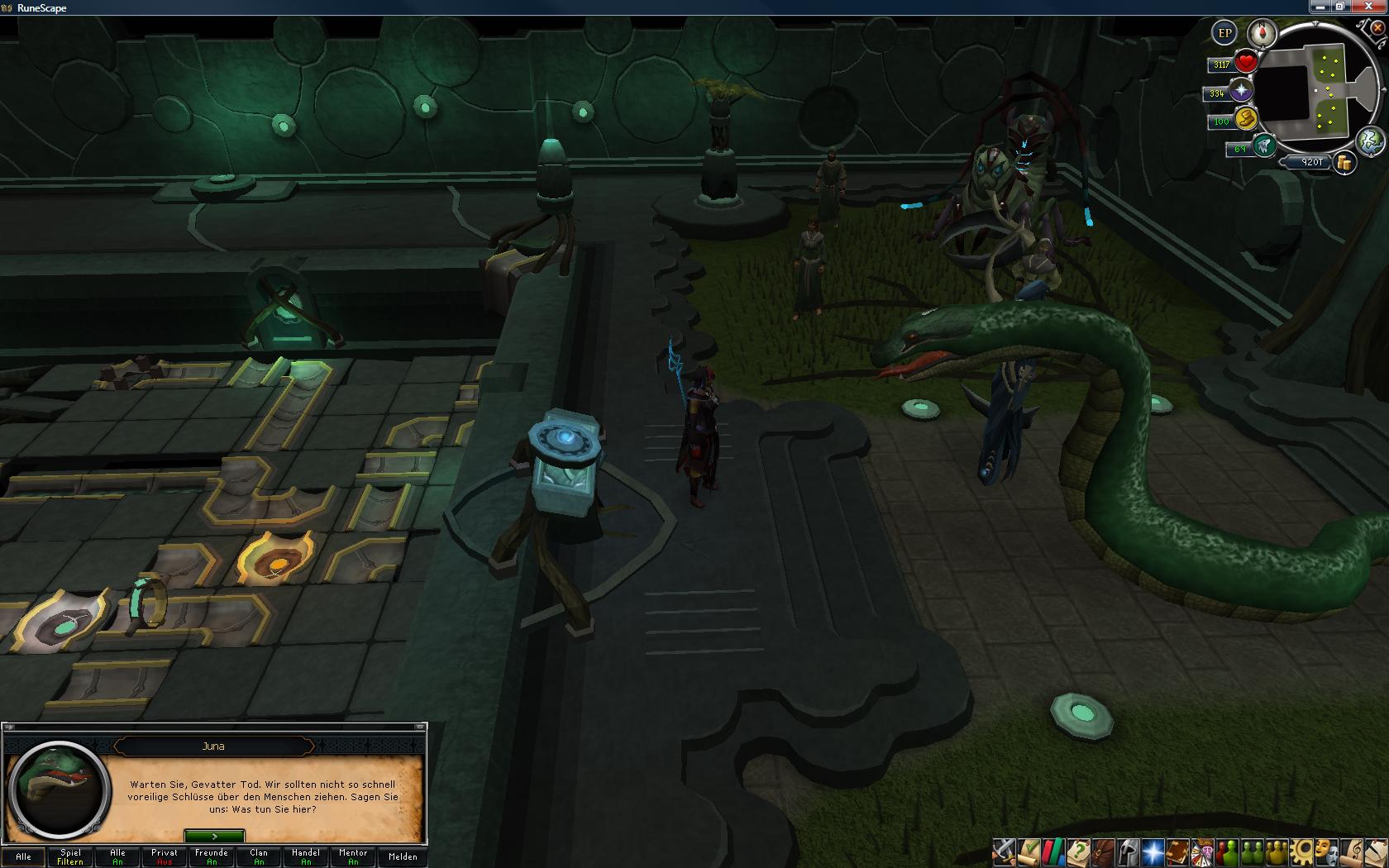The width and height of the screenshot is (1389, 868).
Task: Open the Privat chat filter tab
Action: click(165, 856)
